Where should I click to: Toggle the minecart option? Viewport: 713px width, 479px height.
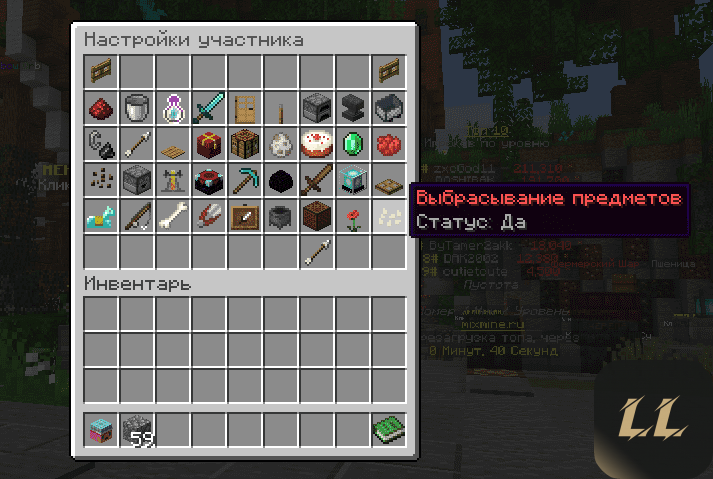(388, 107)
